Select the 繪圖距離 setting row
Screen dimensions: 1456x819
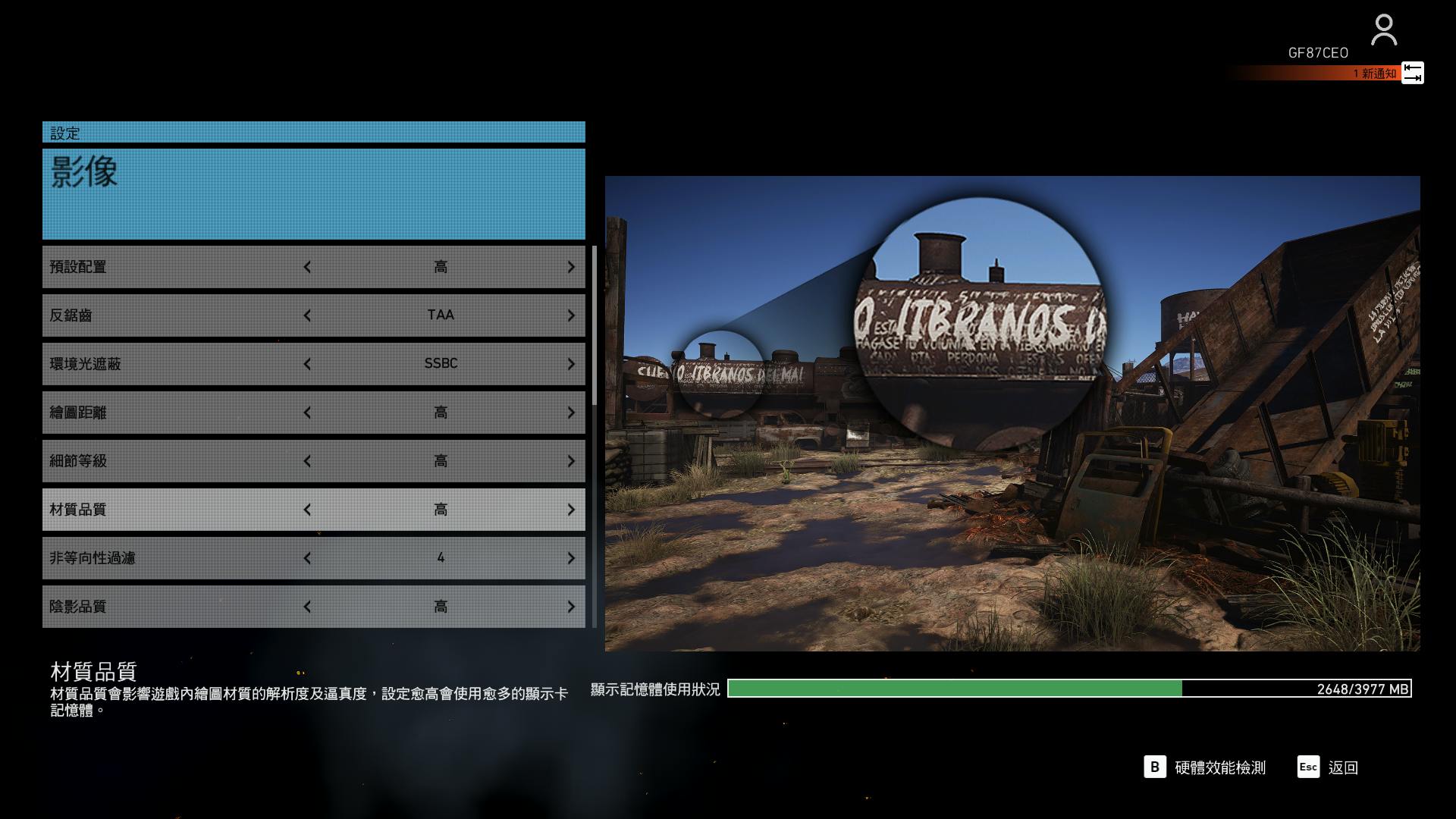click(174, 413)
